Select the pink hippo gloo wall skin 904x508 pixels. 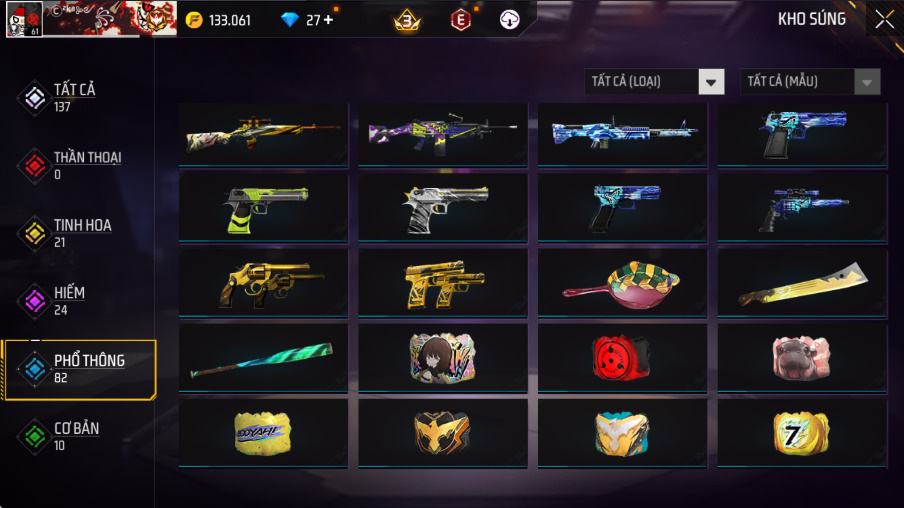(x=801, y=357)
